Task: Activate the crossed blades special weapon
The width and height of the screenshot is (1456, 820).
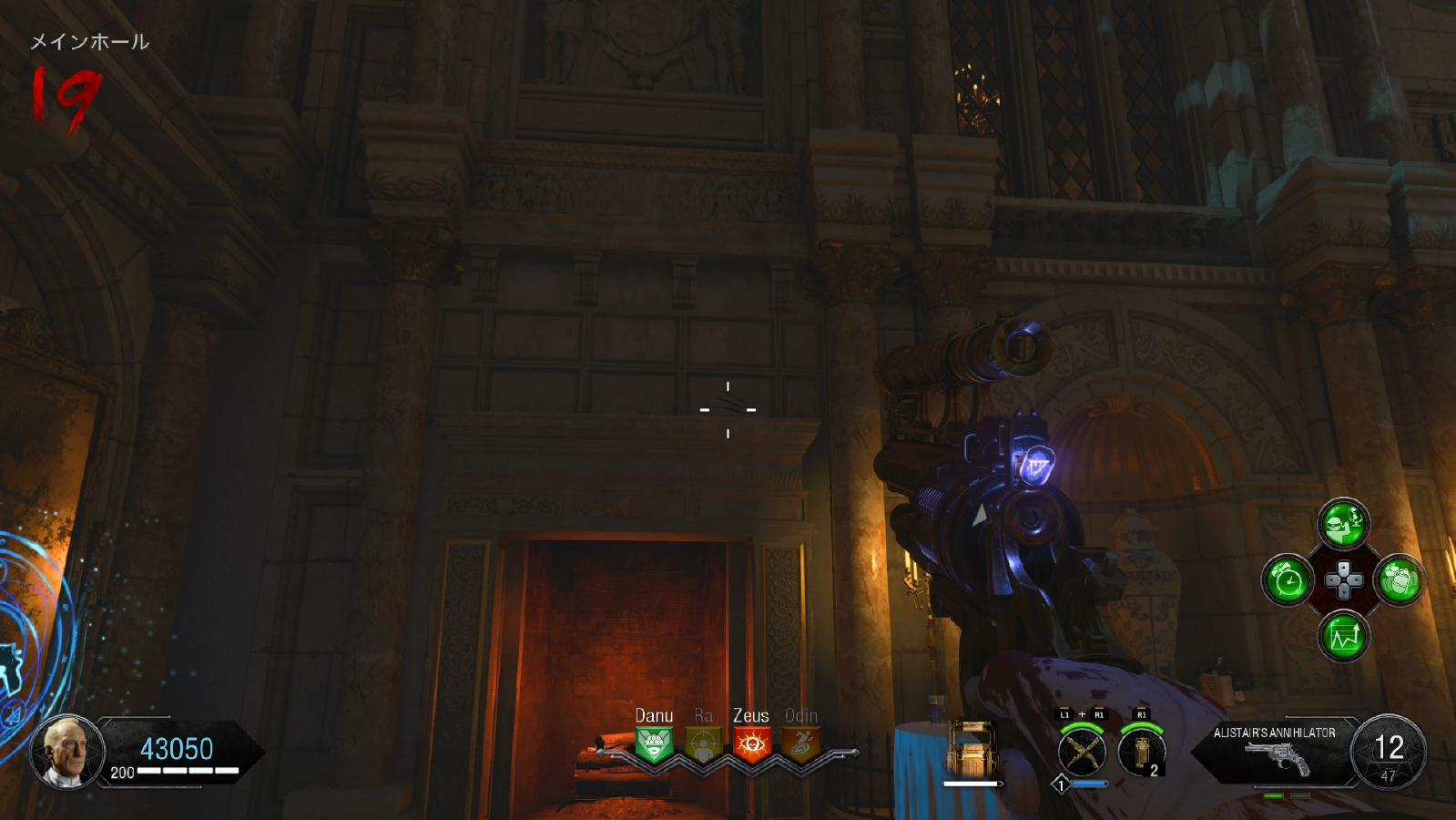Action: tap(1082, 753)
